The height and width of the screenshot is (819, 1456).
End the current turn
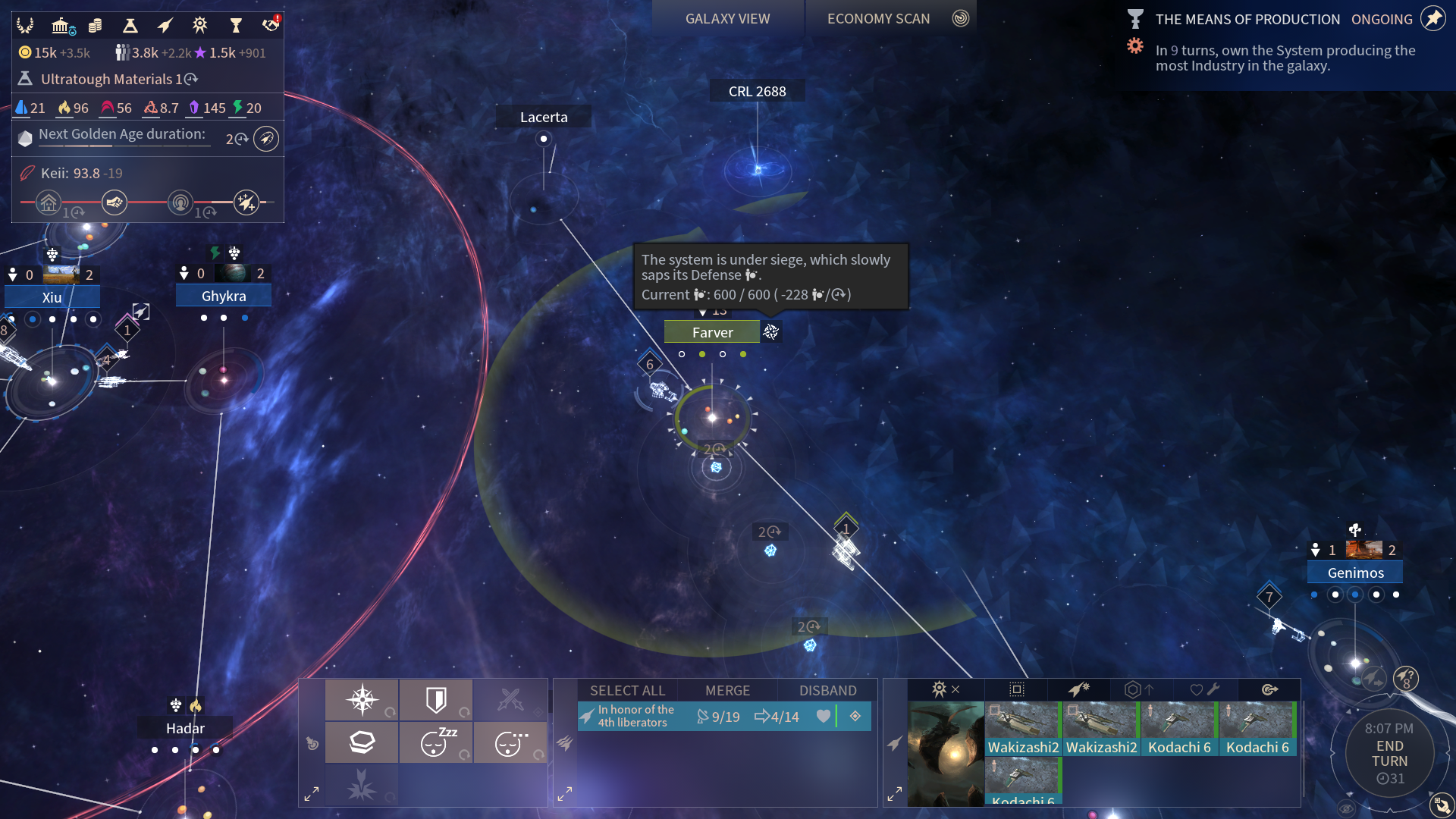pyautogui.click(x=1389, y=754)
